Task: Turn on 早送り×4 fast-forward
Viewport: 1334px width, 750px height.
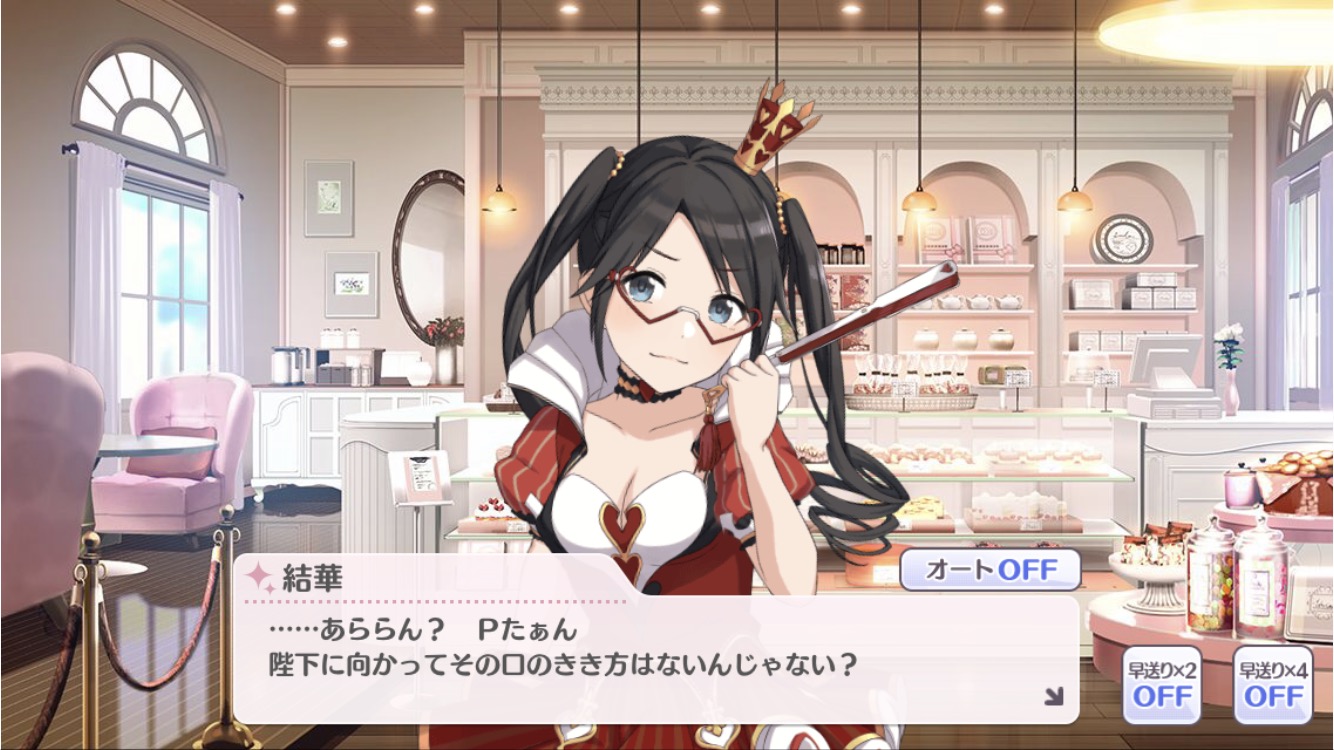Action: 1272,684
